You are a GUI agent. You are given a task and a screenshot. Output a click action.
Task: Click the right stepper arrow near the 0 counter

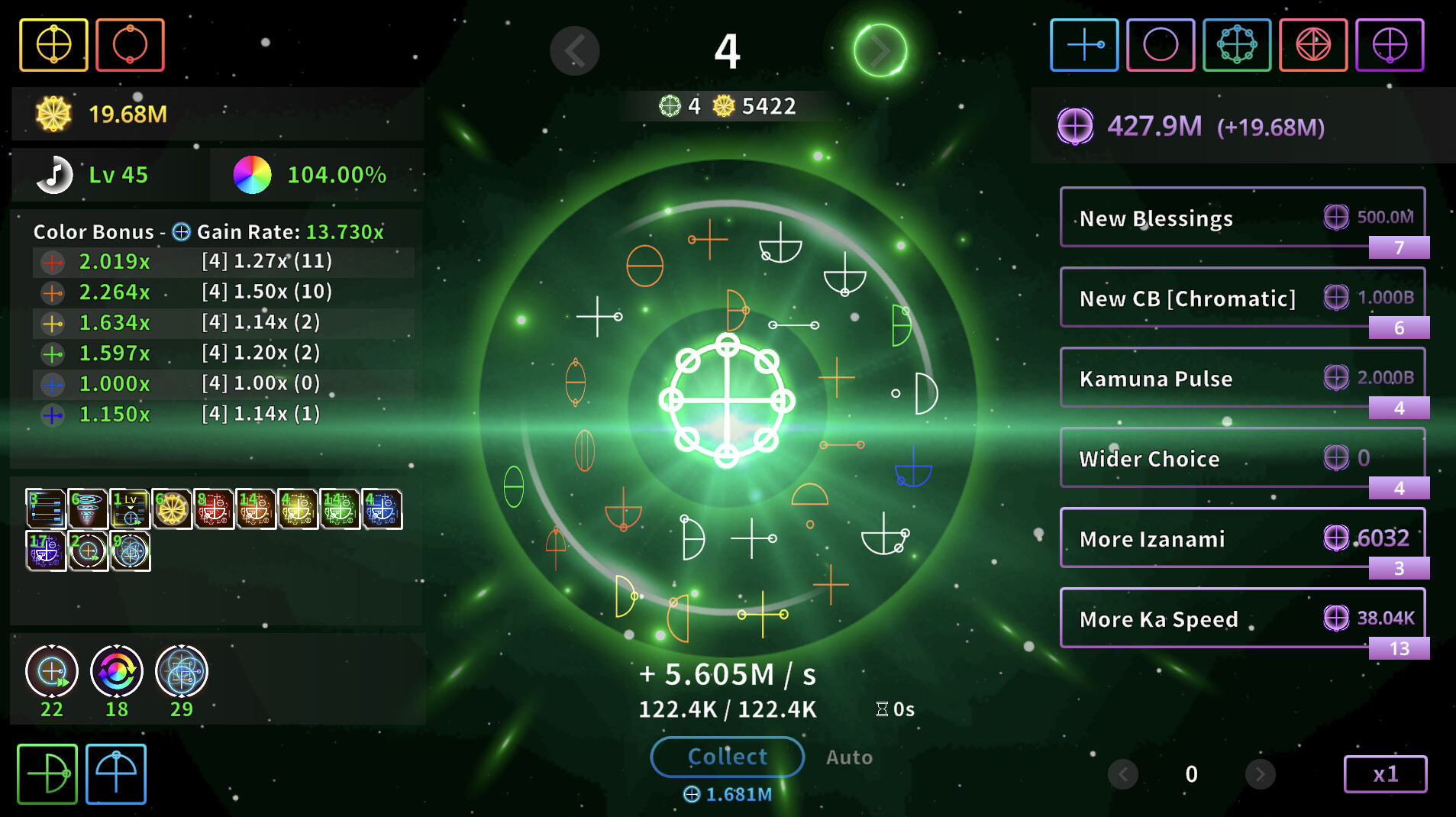[1260, 773]
